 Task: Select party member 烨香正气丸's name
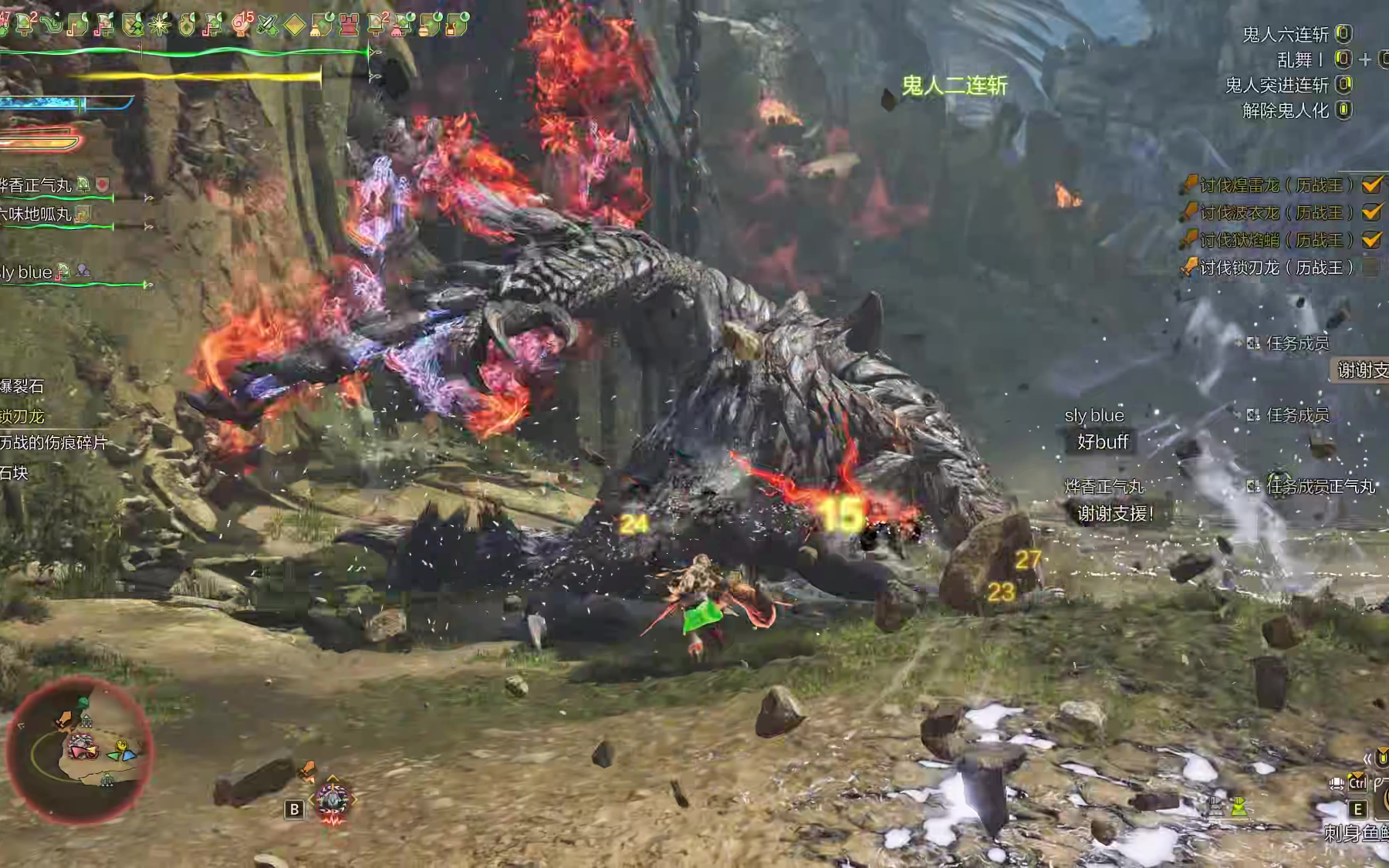pyautogui.click(x=35, y=185)
